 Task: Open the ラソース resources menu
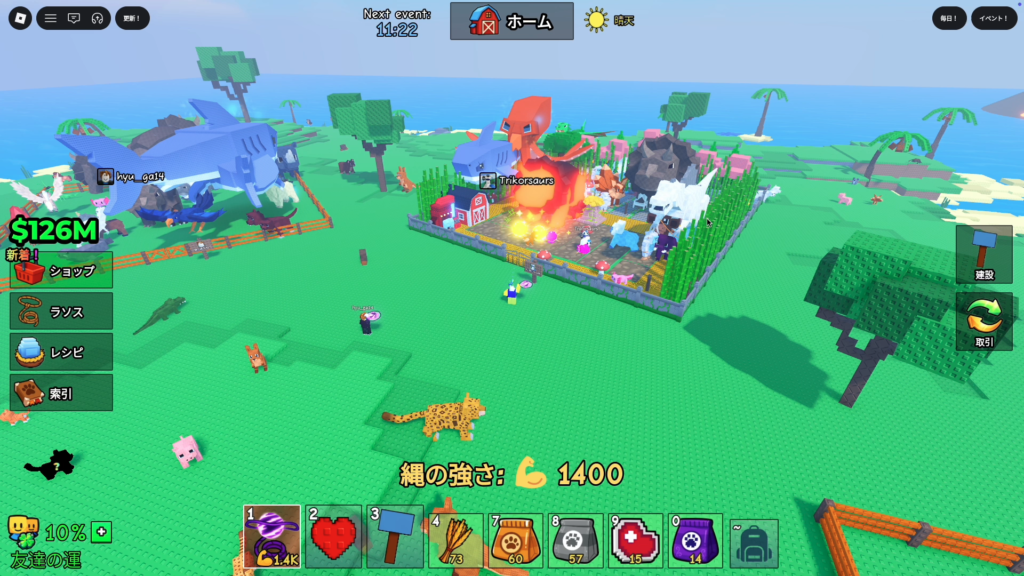[62, 312]
